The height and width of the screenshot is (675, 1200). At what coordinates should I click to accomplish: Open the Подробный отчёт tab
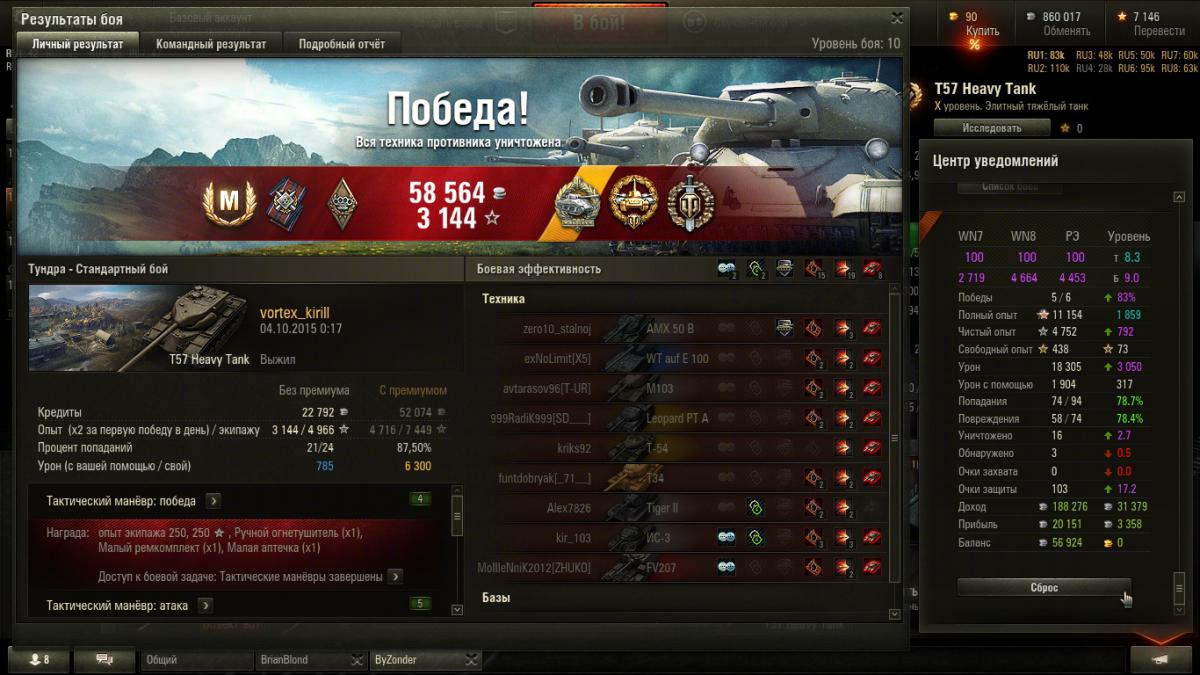pos(342,44)
